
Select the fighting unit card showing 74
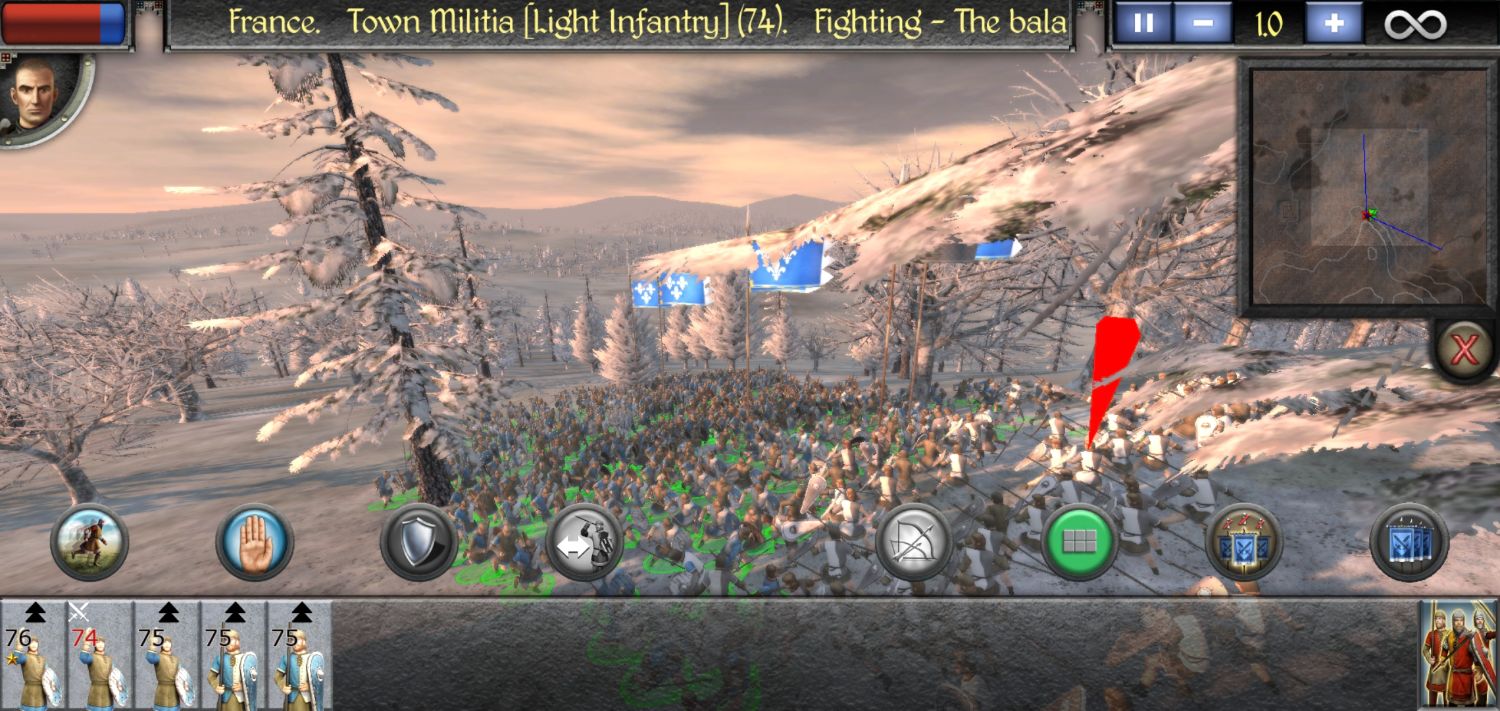click(x=100, y=655)
